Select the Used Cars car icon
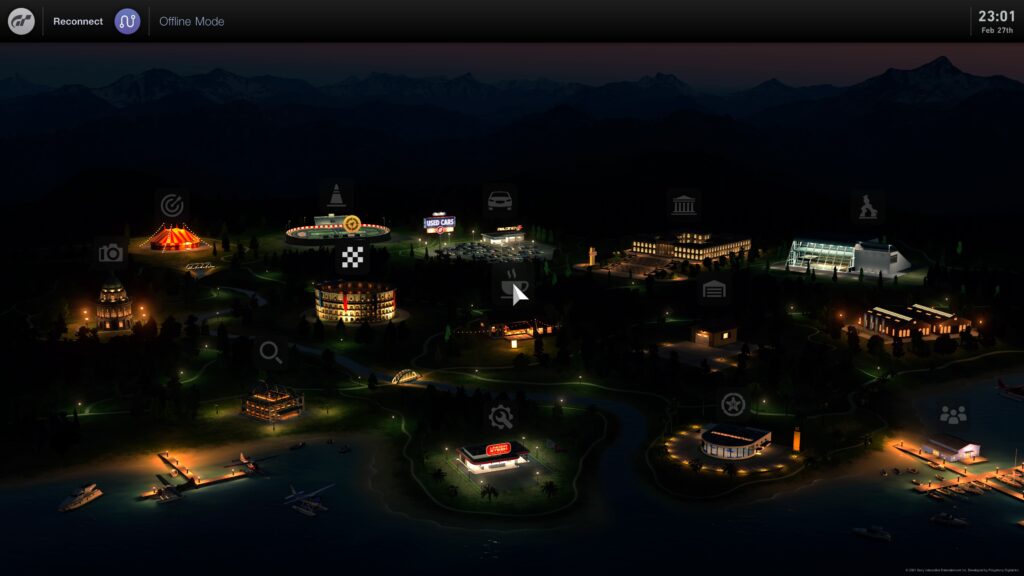The width and height of the screenshot is (1024, 576). pos(499,200)
